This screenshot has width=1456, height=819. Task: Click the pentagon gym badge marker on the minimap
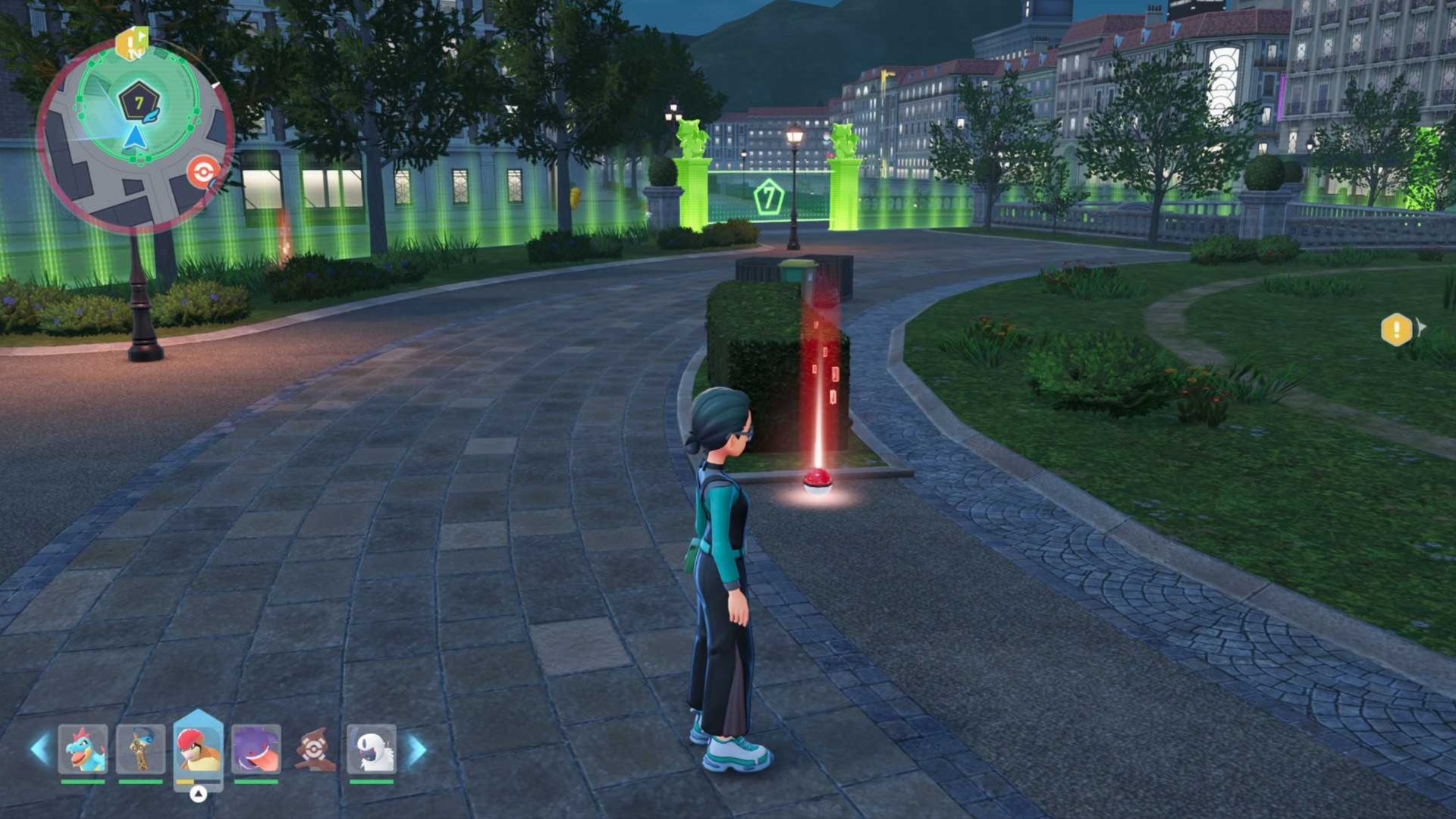(x=140, y=102)
